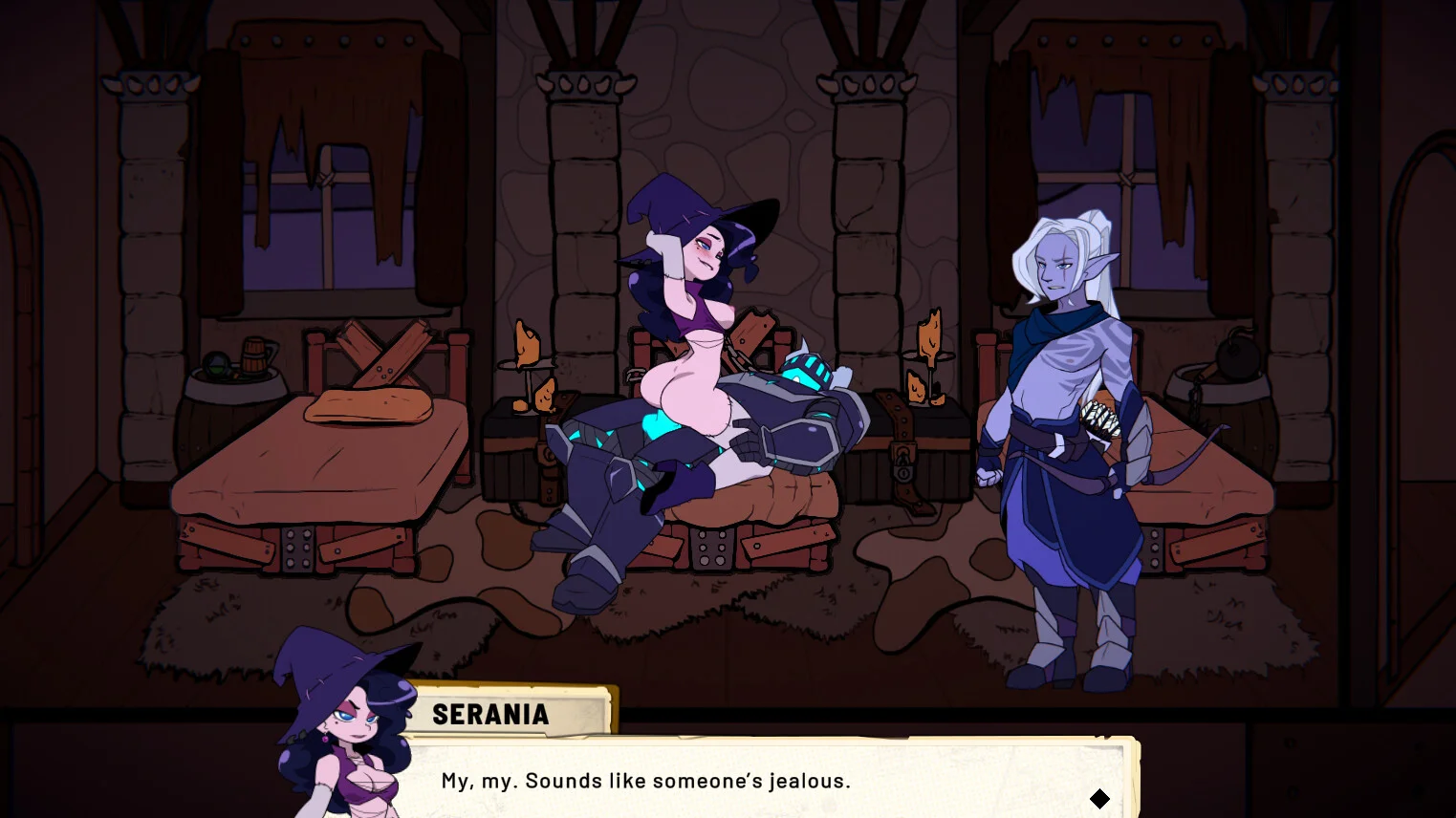This screenshot has width=1456, height=818.
Task: Click Serania's dialogue text box
Action: point(765,780)
